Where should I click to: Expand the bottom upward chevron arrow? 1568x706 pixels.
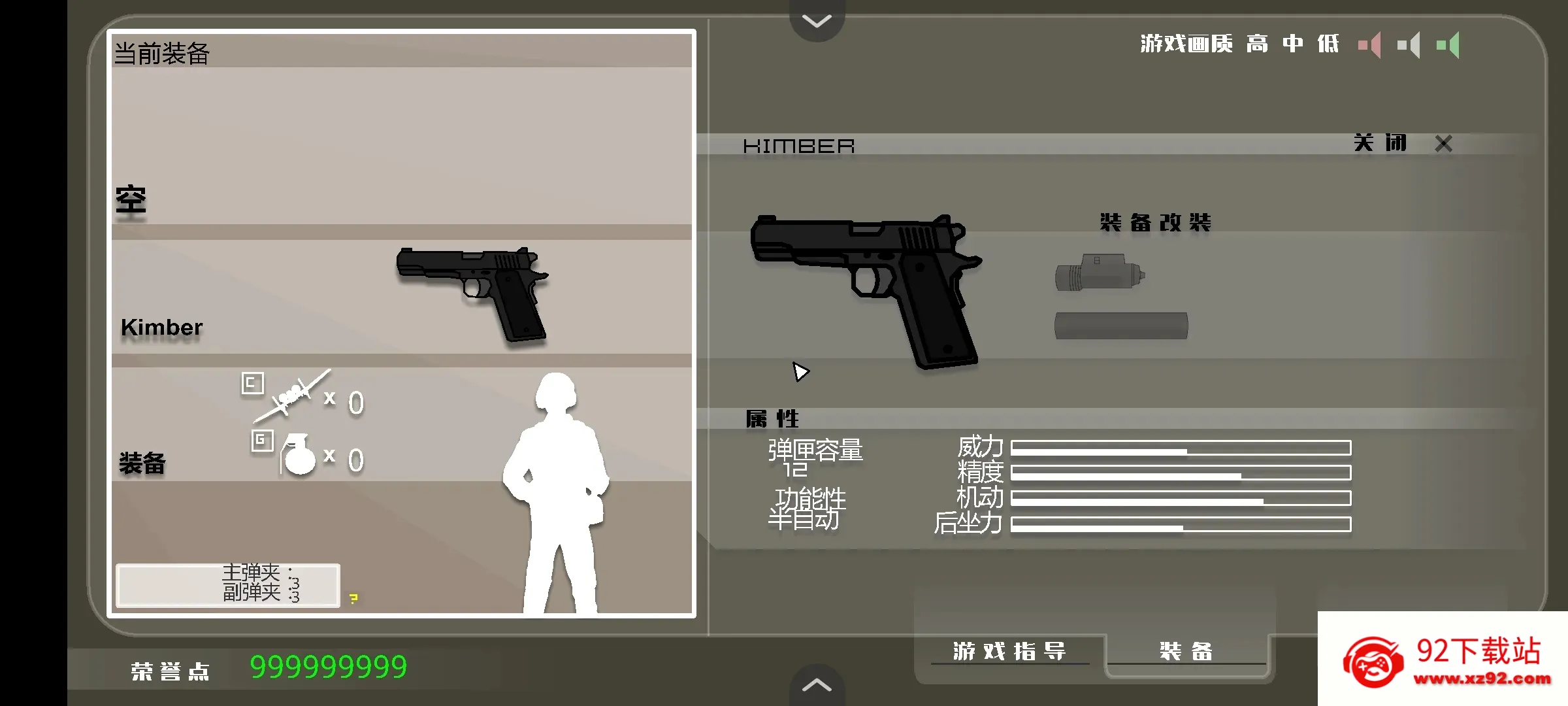[817, 685]
